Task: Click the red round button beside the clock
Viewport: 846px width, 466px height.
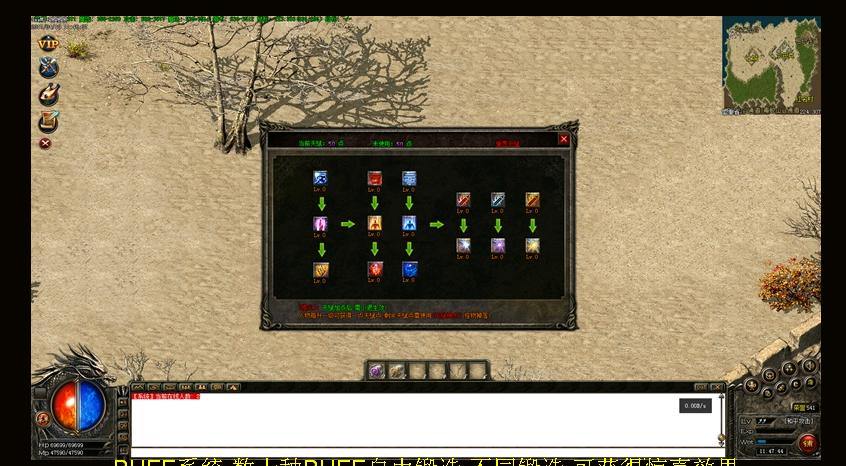Action: (808, 442)
